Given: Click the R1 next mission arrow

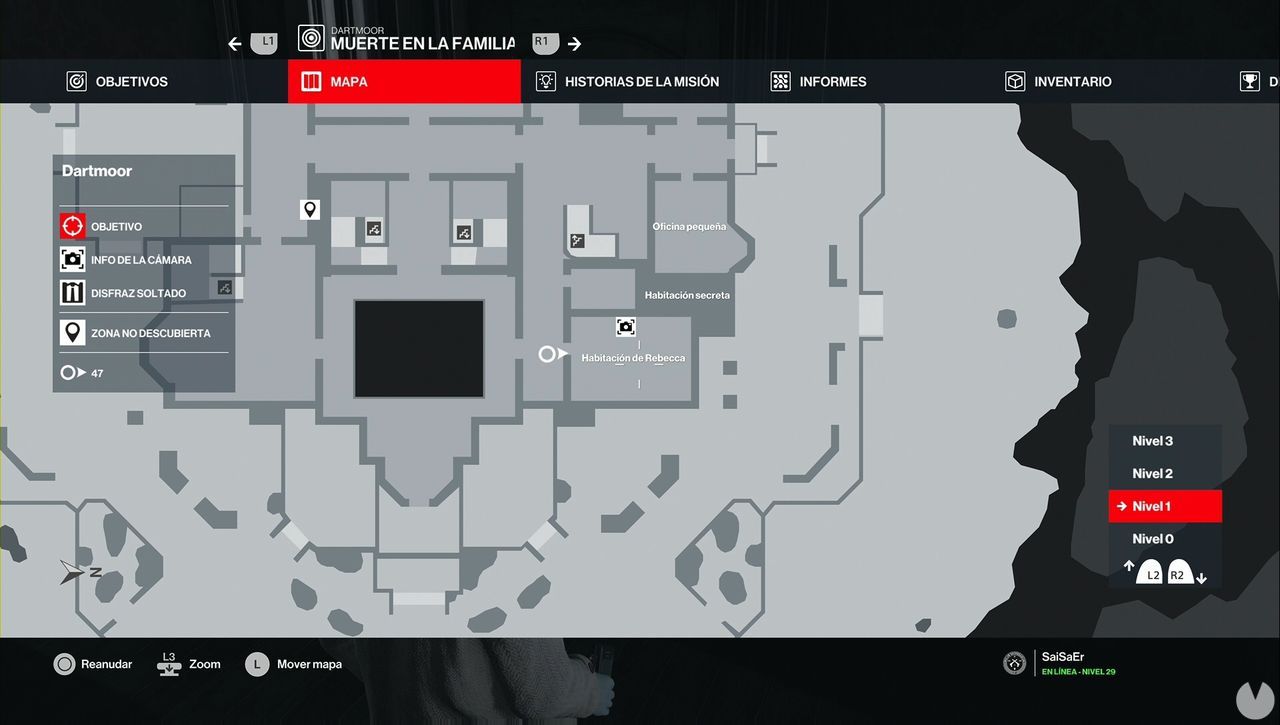Looking at the screenshot, I should tap(543, 42).
